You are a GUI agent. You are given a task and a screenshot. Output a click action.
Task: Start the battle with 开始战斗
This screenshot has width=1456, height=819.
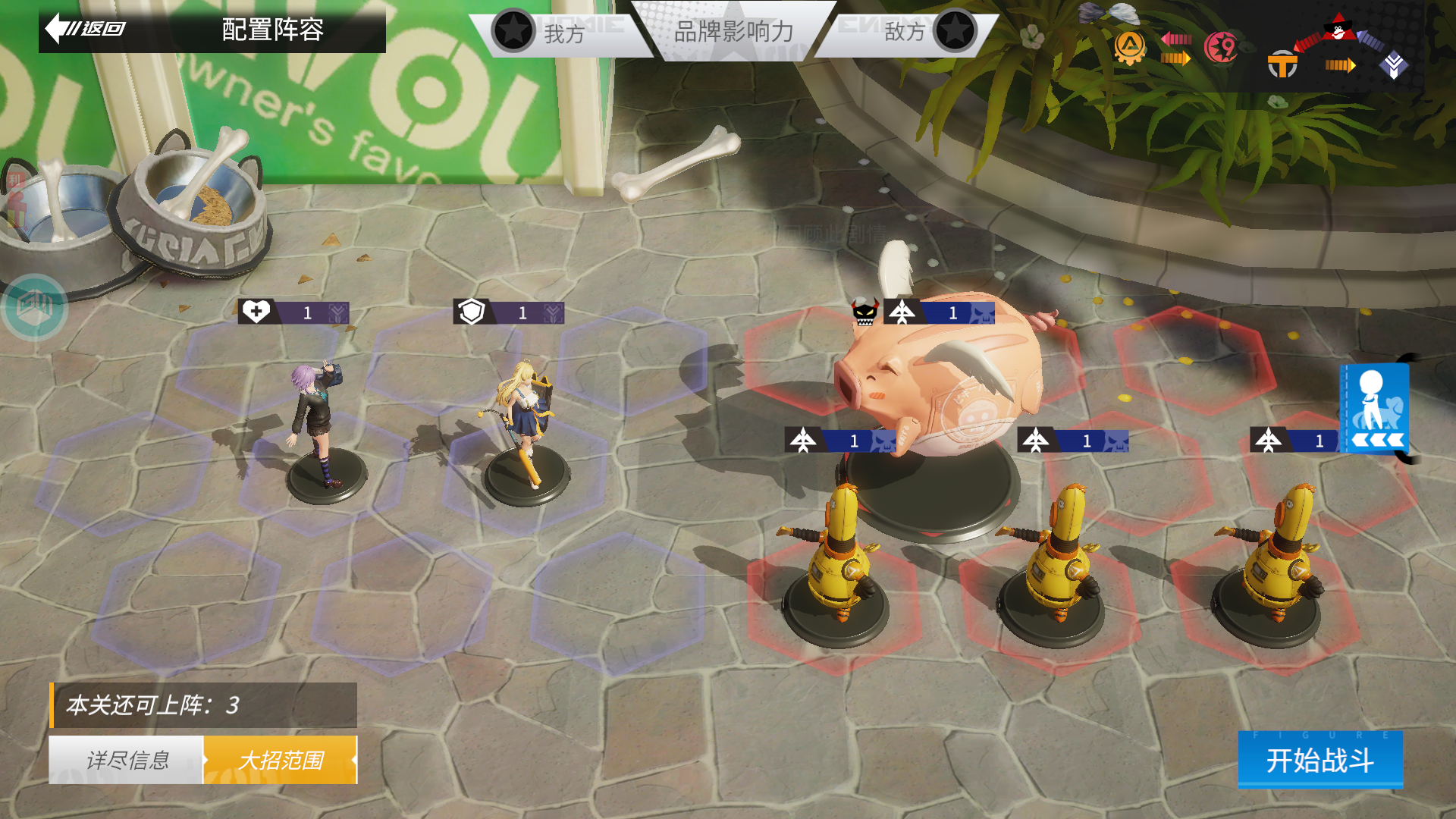tap(1319, 760)
